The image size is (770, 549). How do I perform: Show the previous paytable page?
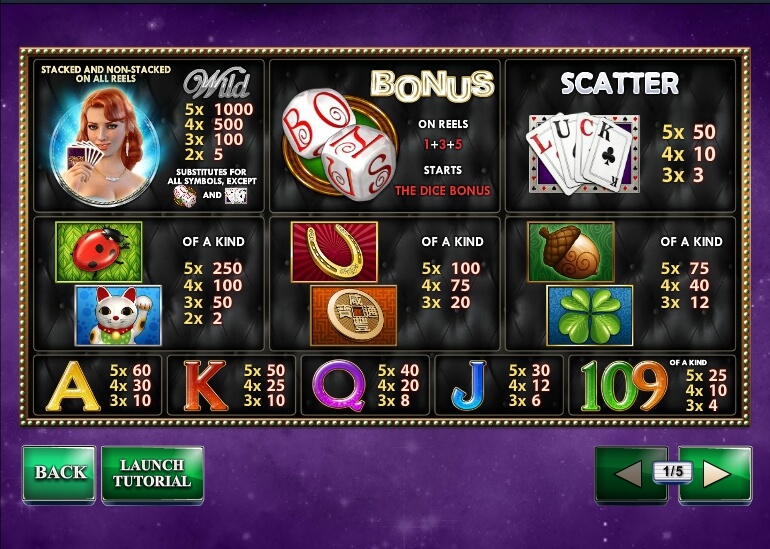coord(628,474)
